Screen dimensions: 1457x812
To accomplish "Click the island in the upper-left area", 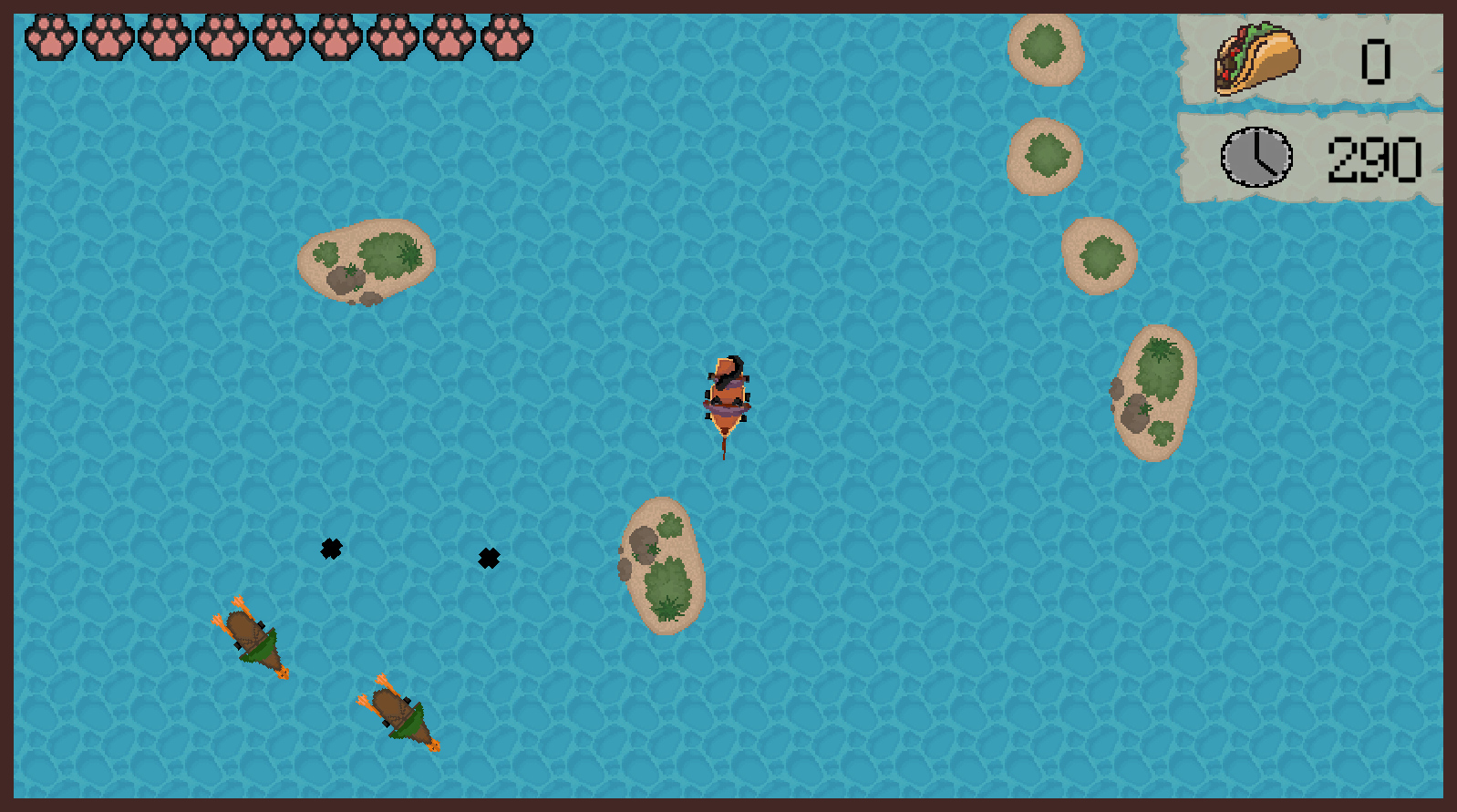I will (365, 262).
